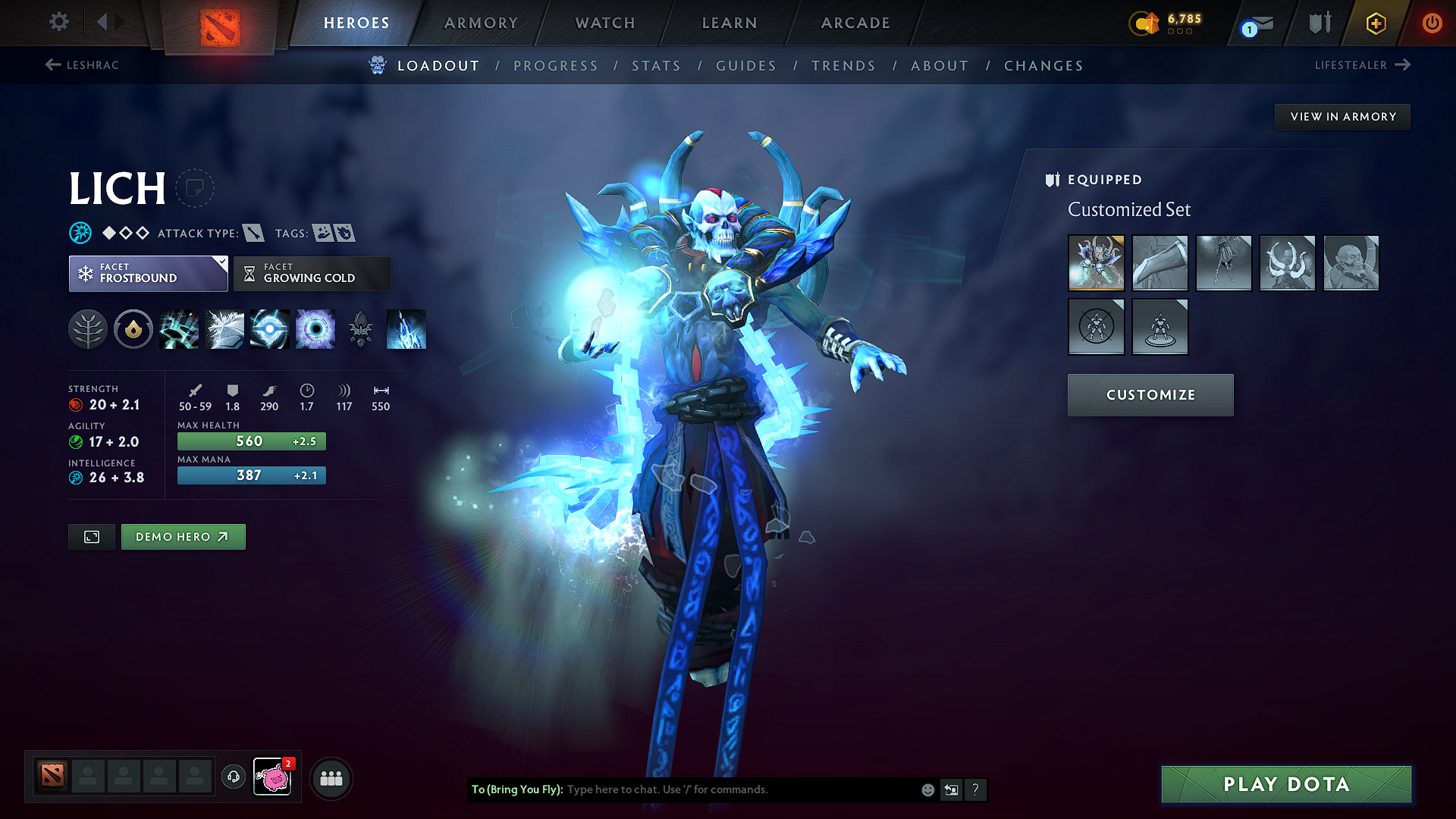Click the DEMO HERO button
This screenshot has width=1456, height=819.
(183, 536)
